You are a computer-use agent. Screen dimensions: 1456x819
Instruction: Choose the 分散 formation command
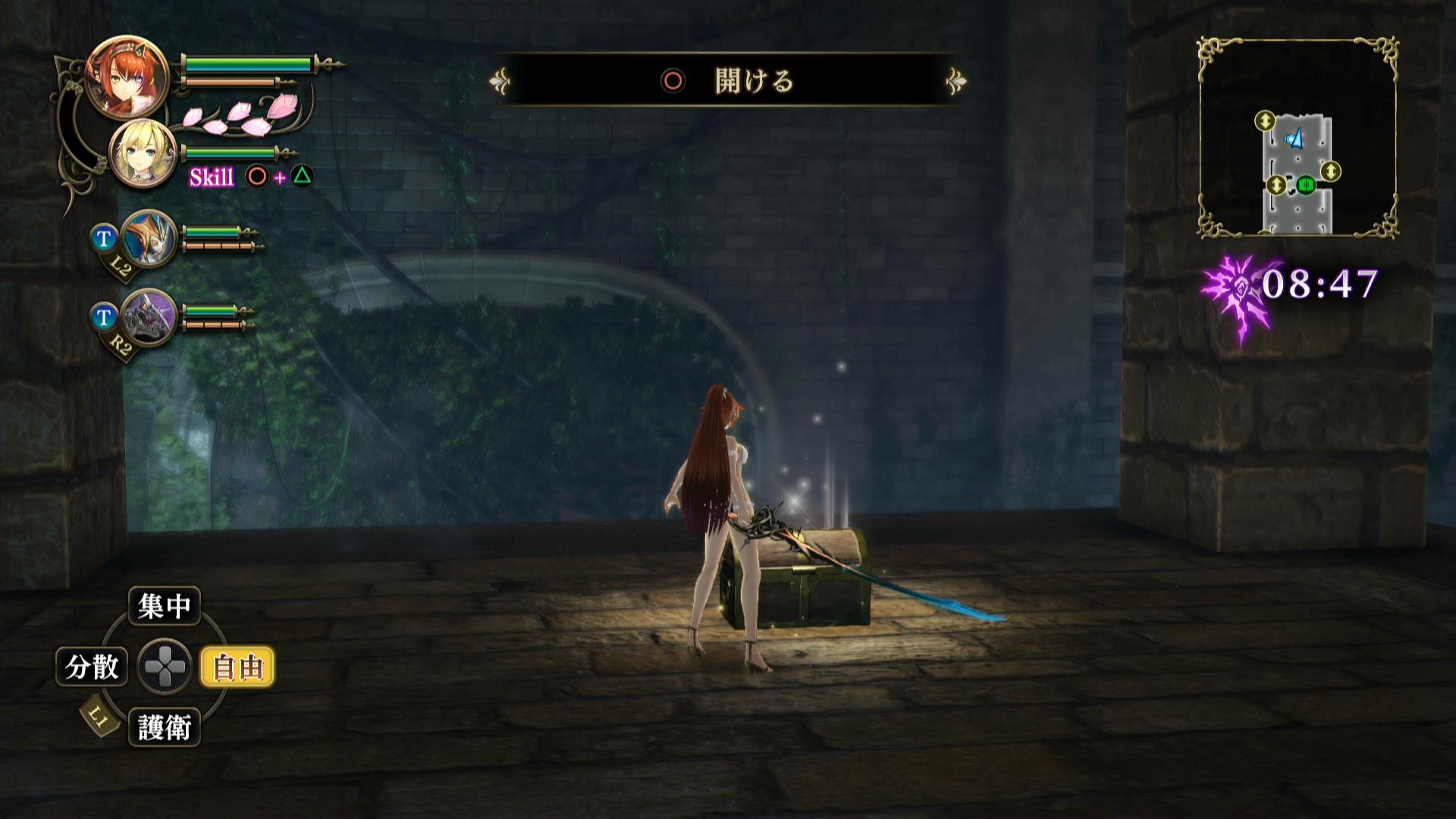pos(92,667)
